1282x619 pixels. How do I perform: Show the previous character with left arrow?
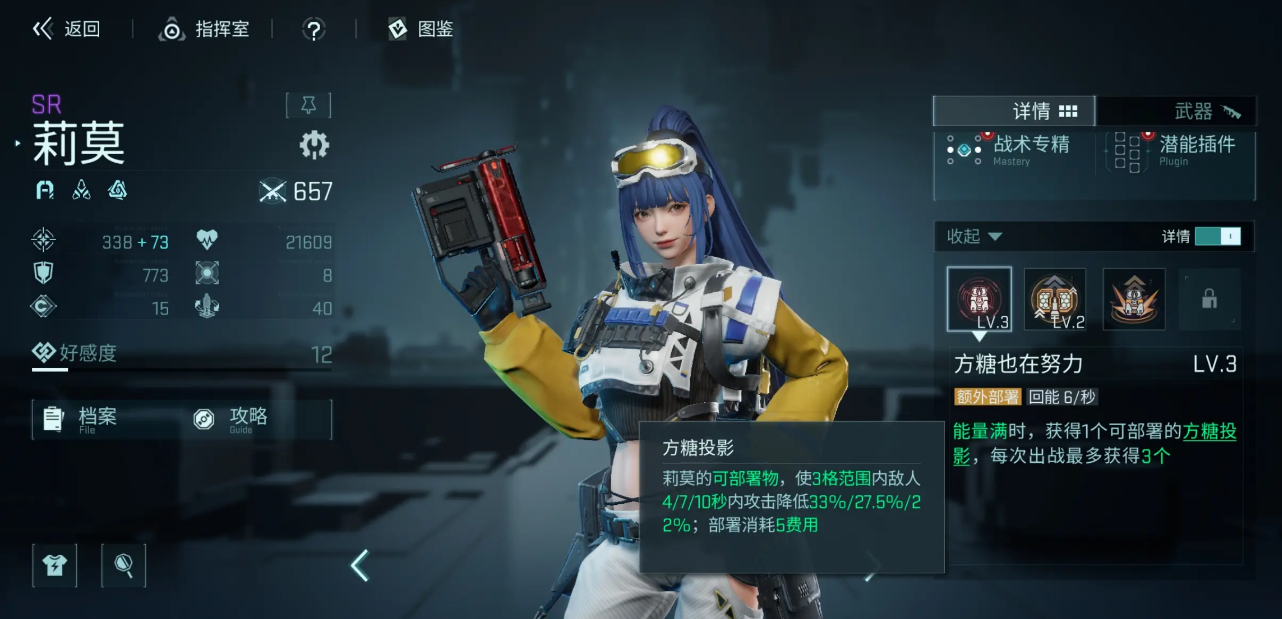point(360,566)
